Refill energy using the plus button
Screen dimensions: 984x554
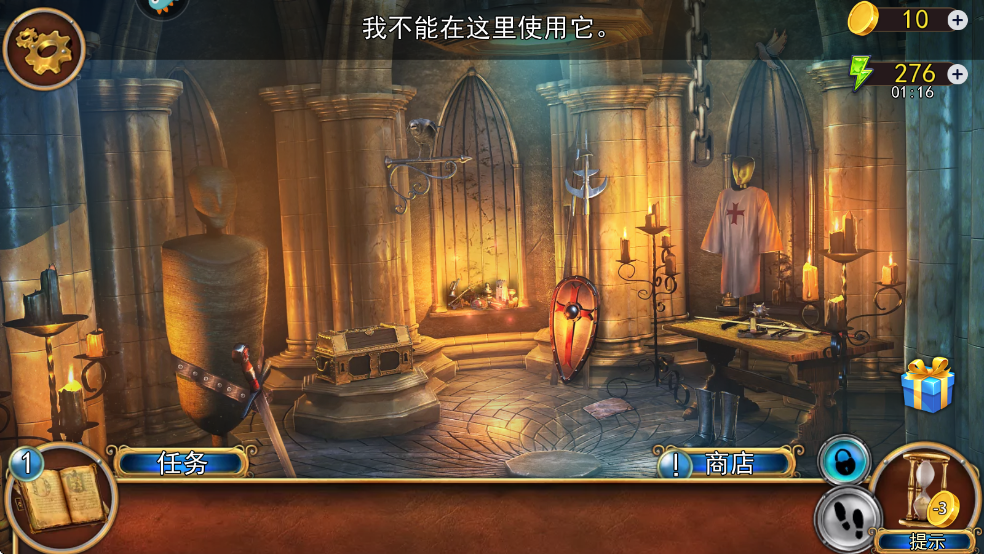(957, 74)
